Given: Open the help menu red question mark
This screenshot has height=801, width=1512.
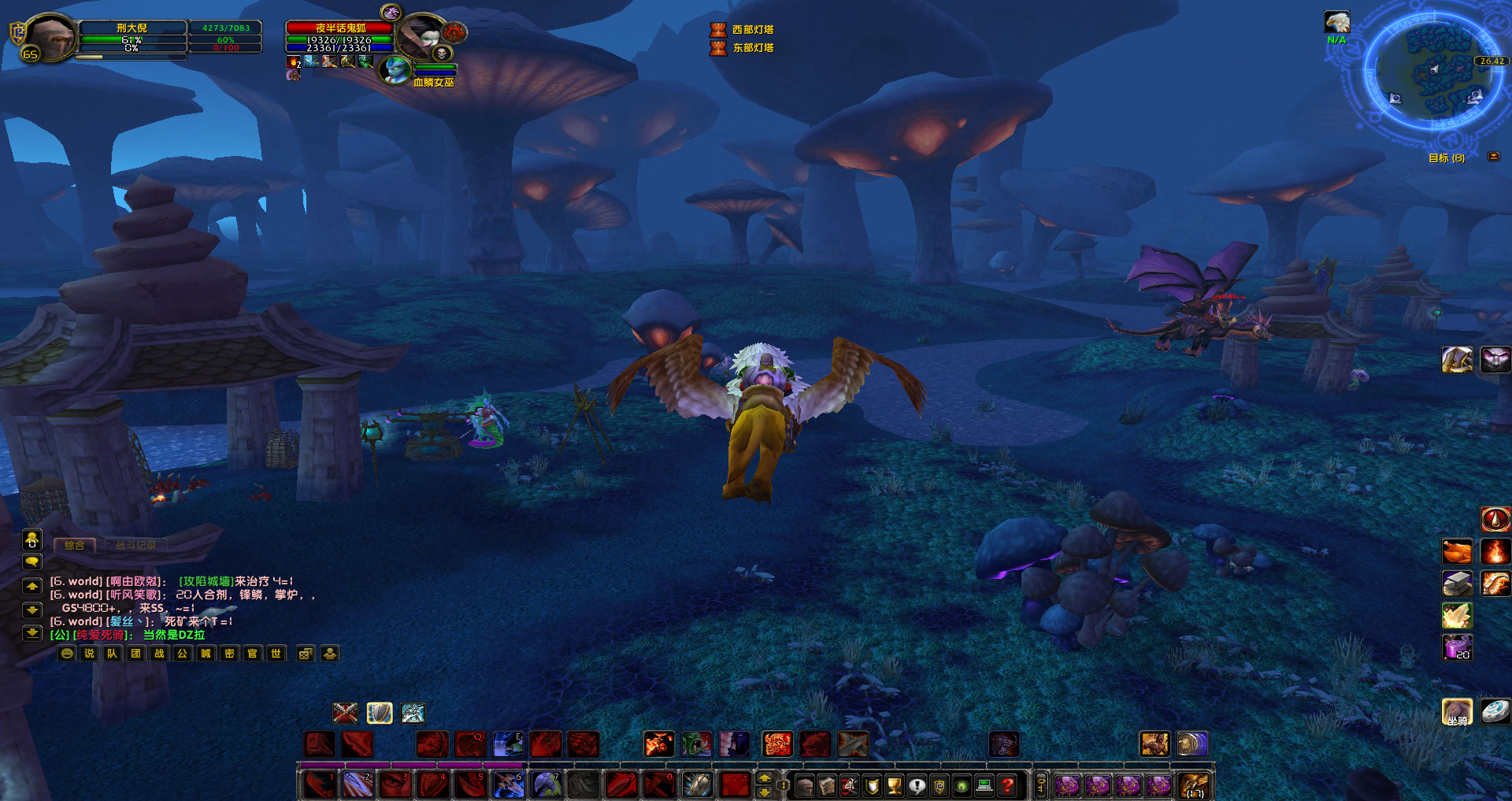Looking at the screenshot, I should pos(1006,785).
